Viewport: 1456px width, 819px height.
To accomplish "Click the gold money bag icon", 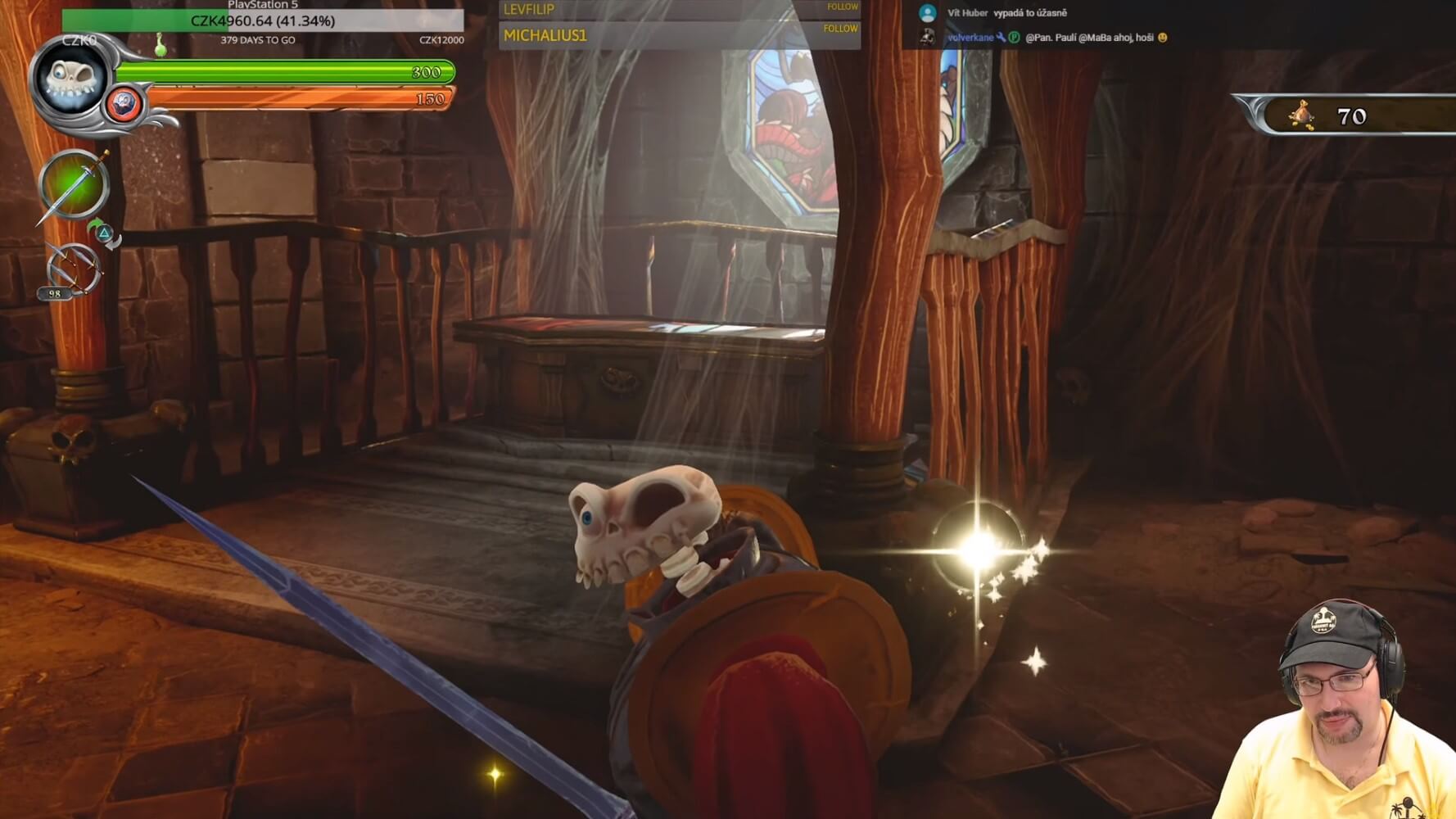I will coord(1301,115).
